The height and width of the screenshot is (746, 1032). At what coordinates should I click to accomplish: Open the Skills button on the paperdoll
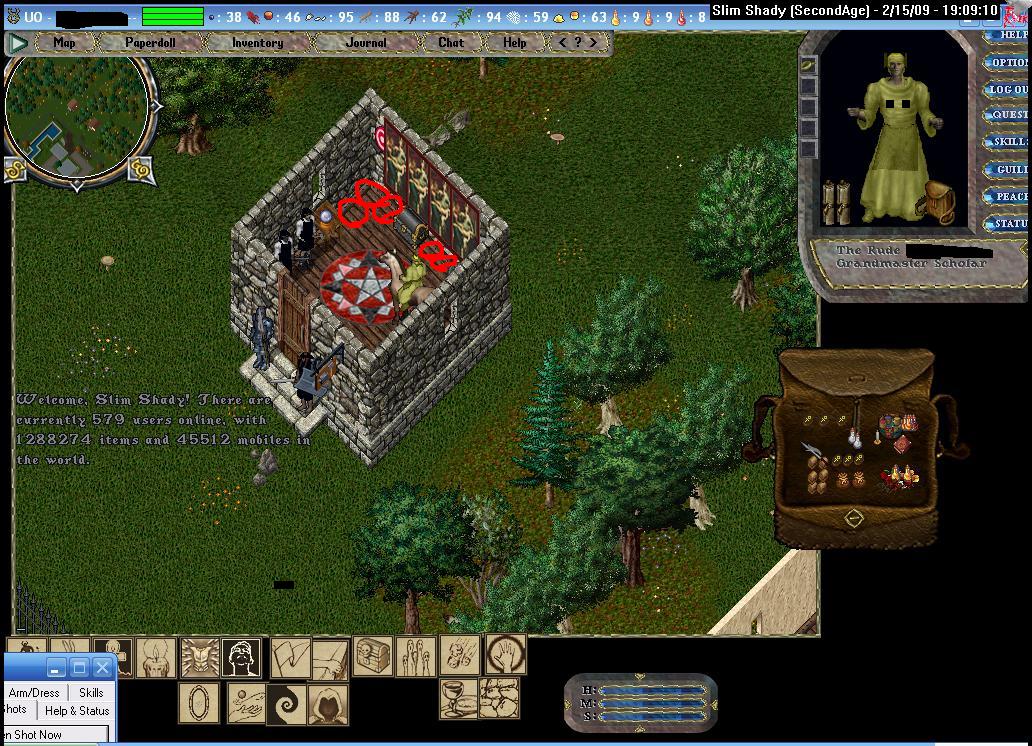[1008, 142]
